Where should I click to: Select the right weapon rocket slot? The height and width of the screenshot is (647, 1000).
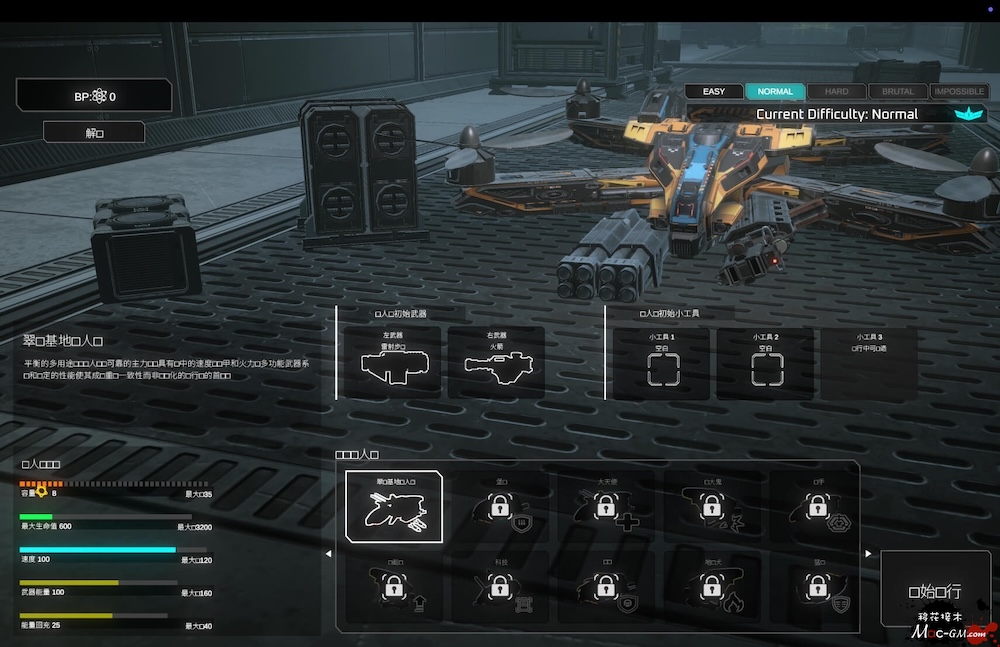[497, 363]
